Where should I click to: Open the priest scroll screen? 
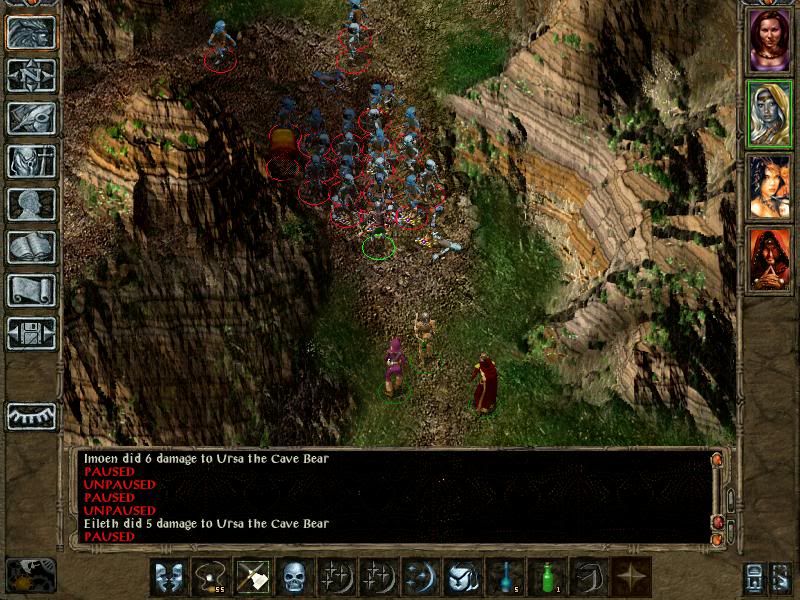tap(31, 290)
